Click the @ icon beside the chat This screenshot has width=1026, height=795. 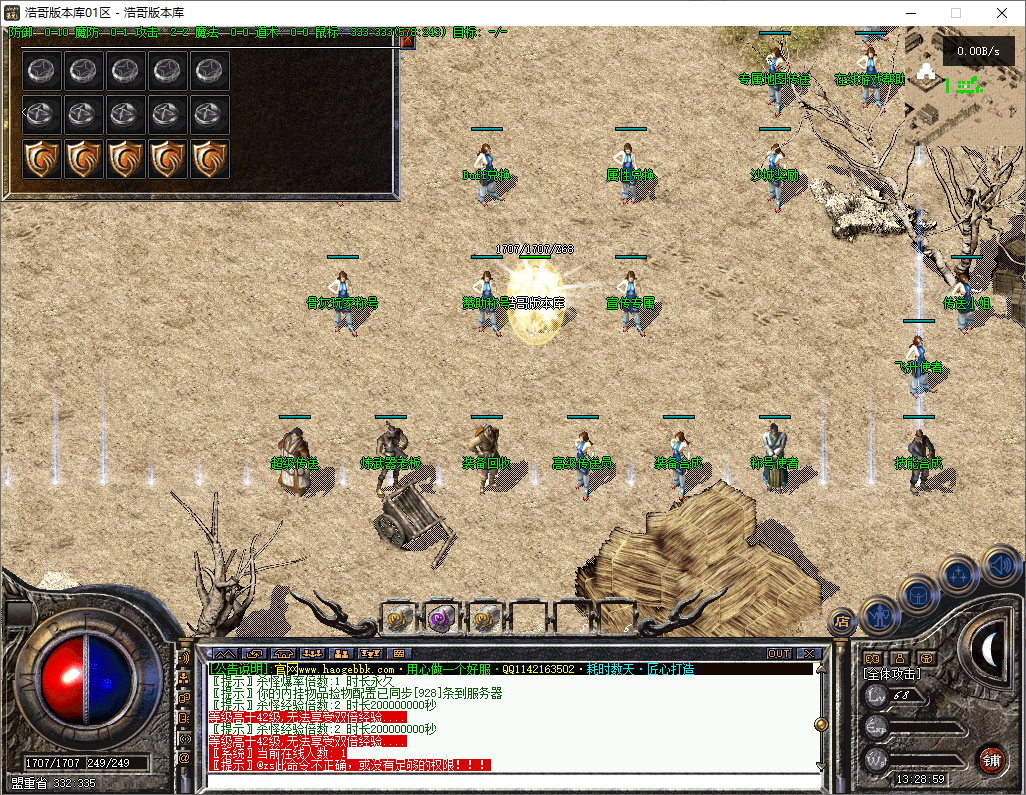click(184, 759)
